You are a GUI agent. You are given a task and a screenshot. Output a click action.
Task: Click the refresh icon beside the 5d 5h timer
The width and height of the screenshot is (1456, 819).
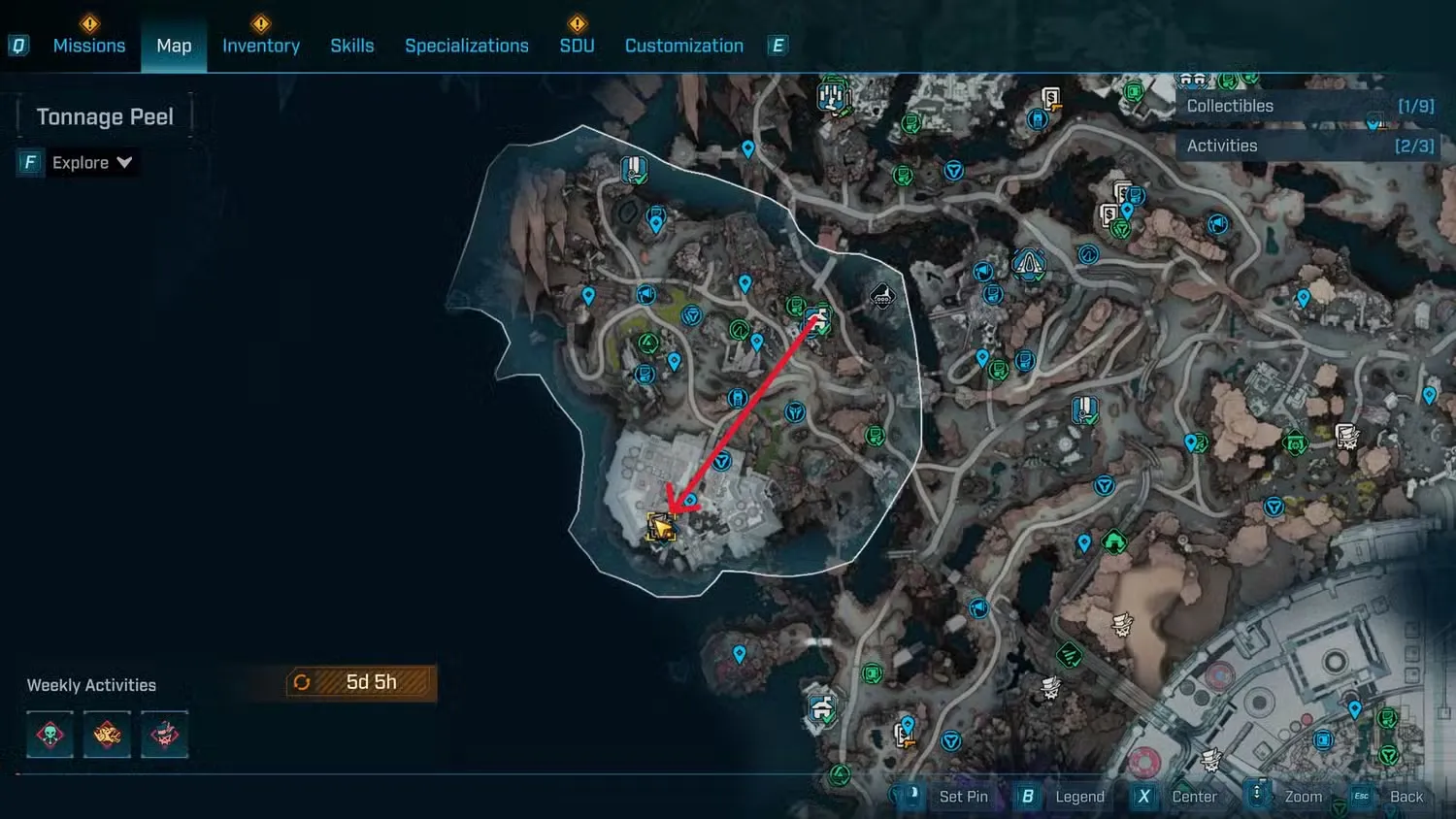(302, 682)
